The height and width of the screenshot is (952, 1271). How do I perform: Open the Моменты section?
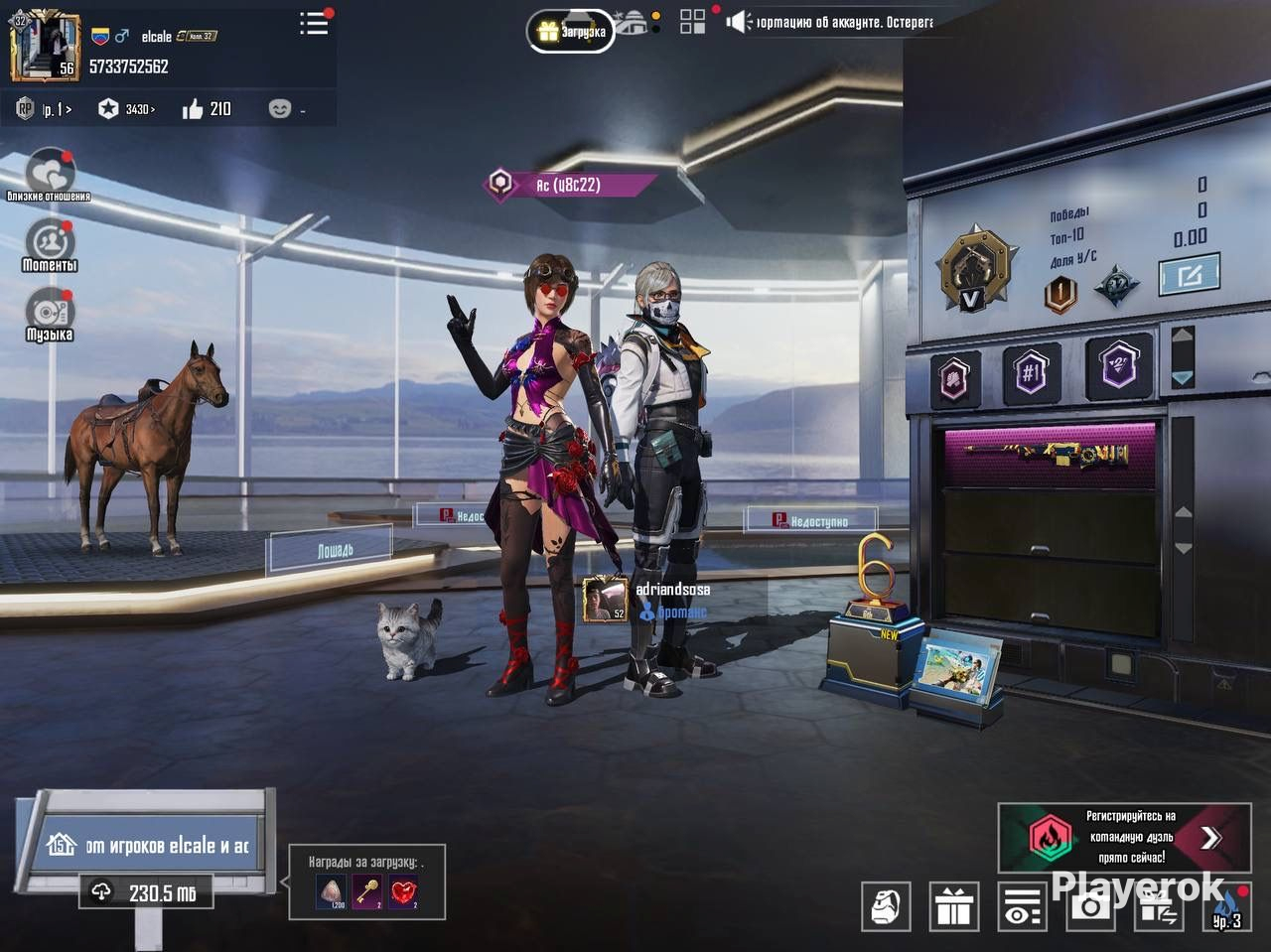[49, 244]
